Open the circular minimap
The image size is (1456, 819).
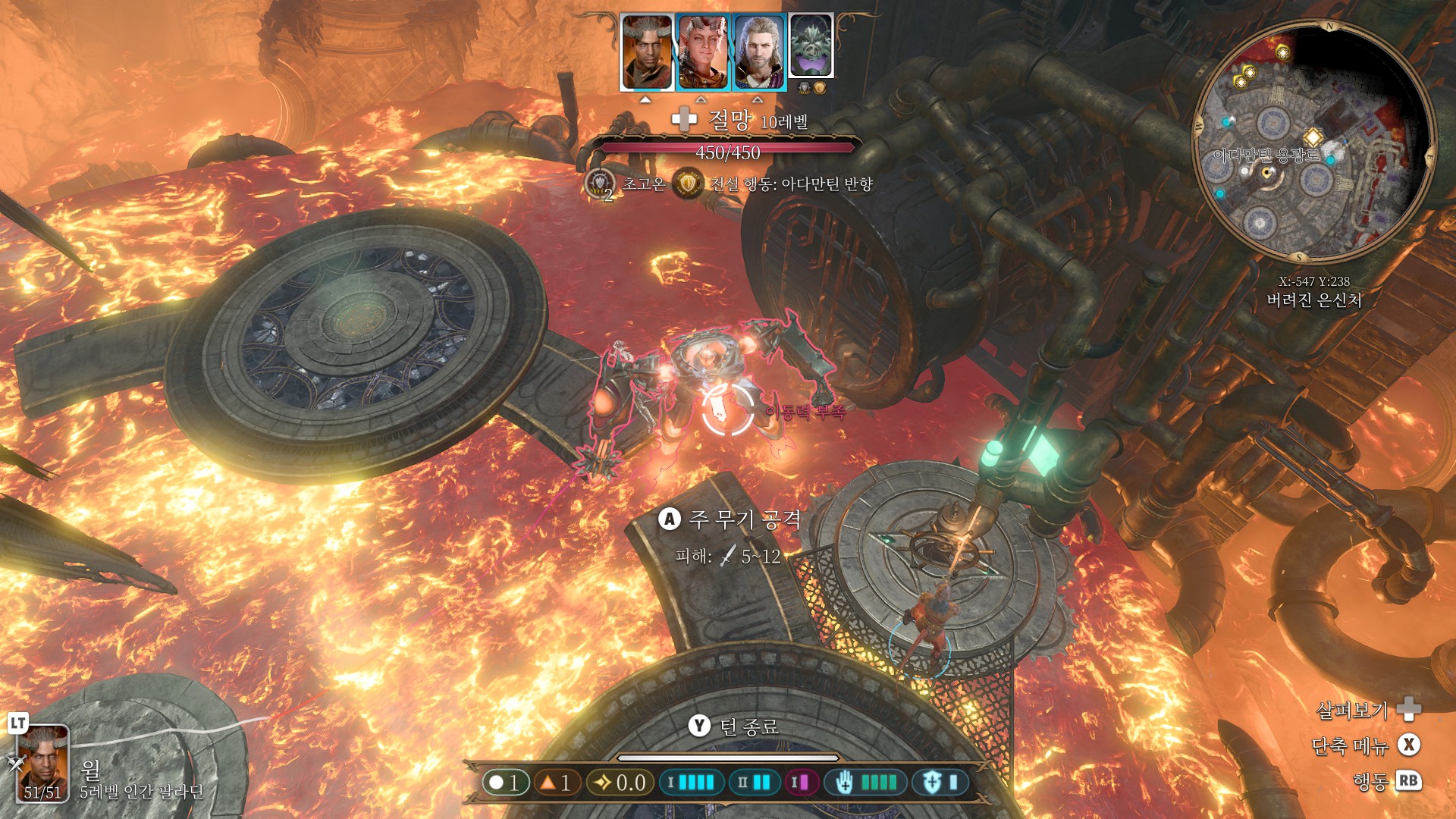(x=1313, y=142)
